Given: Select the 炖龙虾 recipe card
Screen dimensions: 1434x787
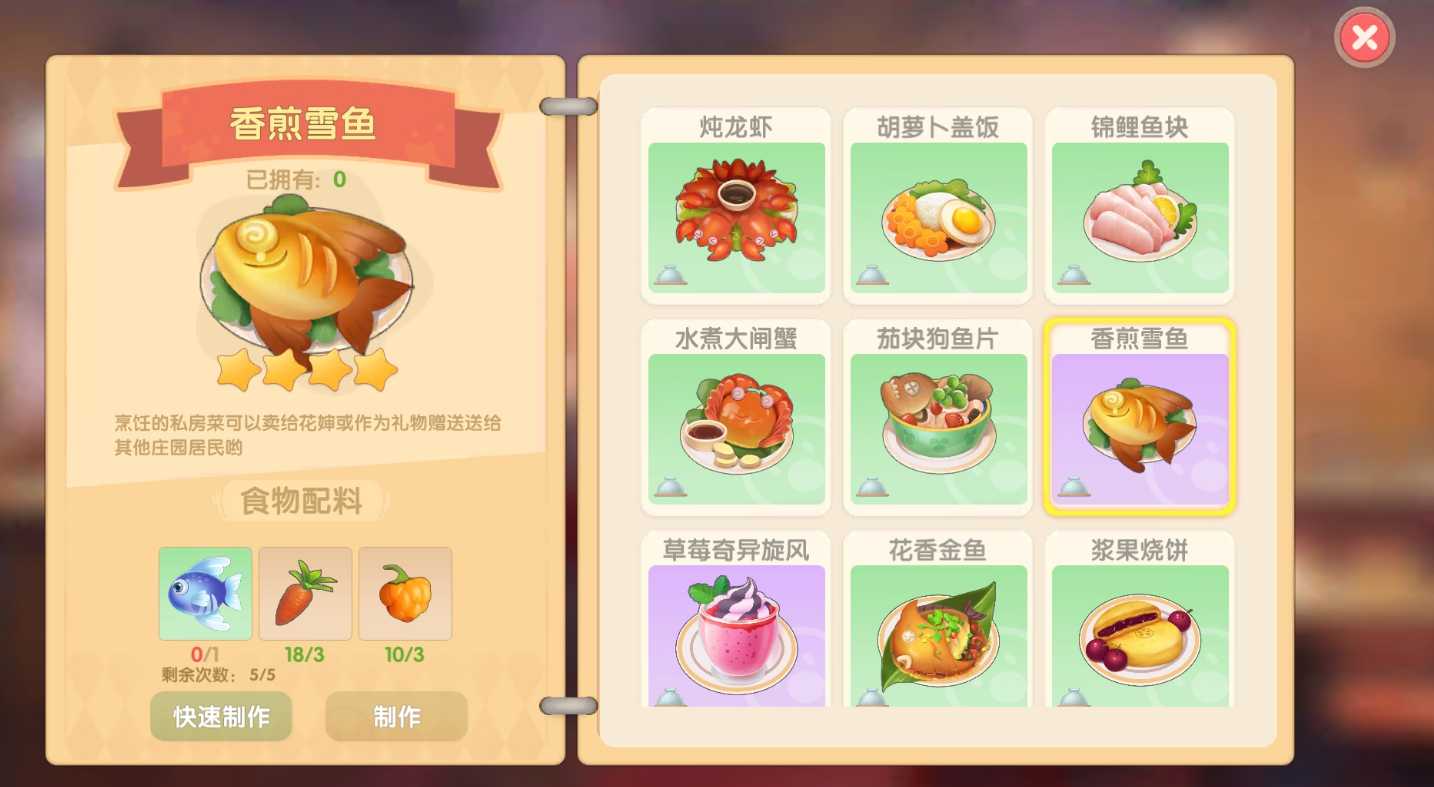Looking at the screenshot, I should coord(735,205).
